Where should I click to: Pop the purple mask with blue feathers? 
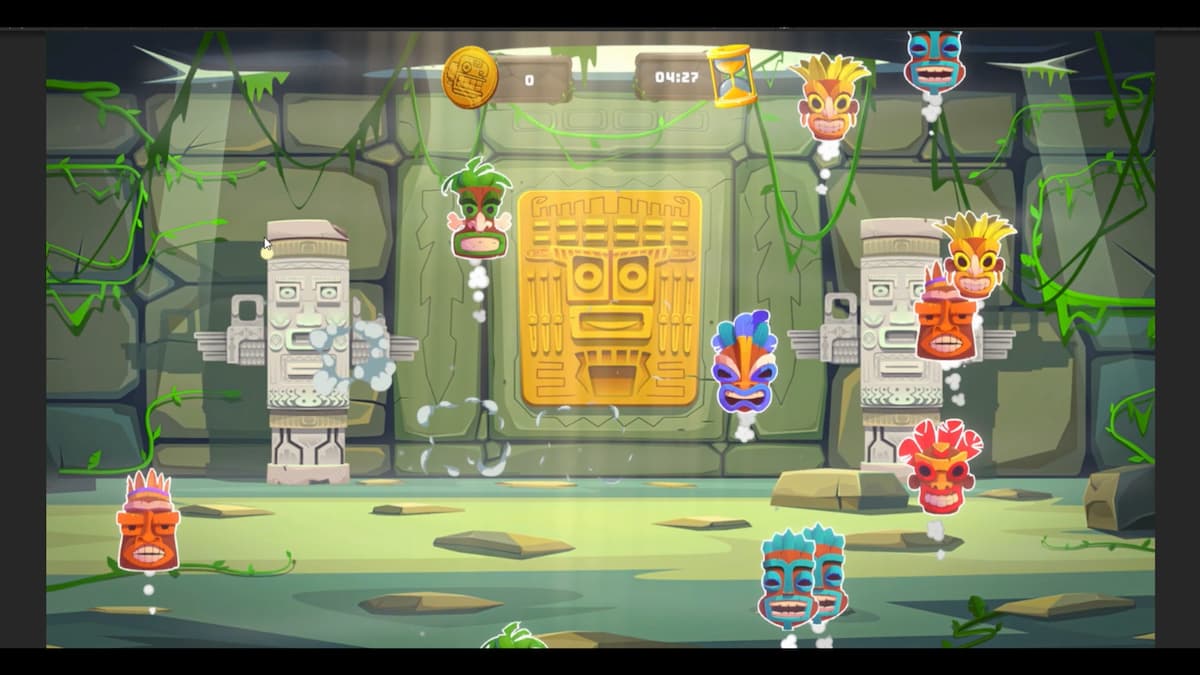744,365
